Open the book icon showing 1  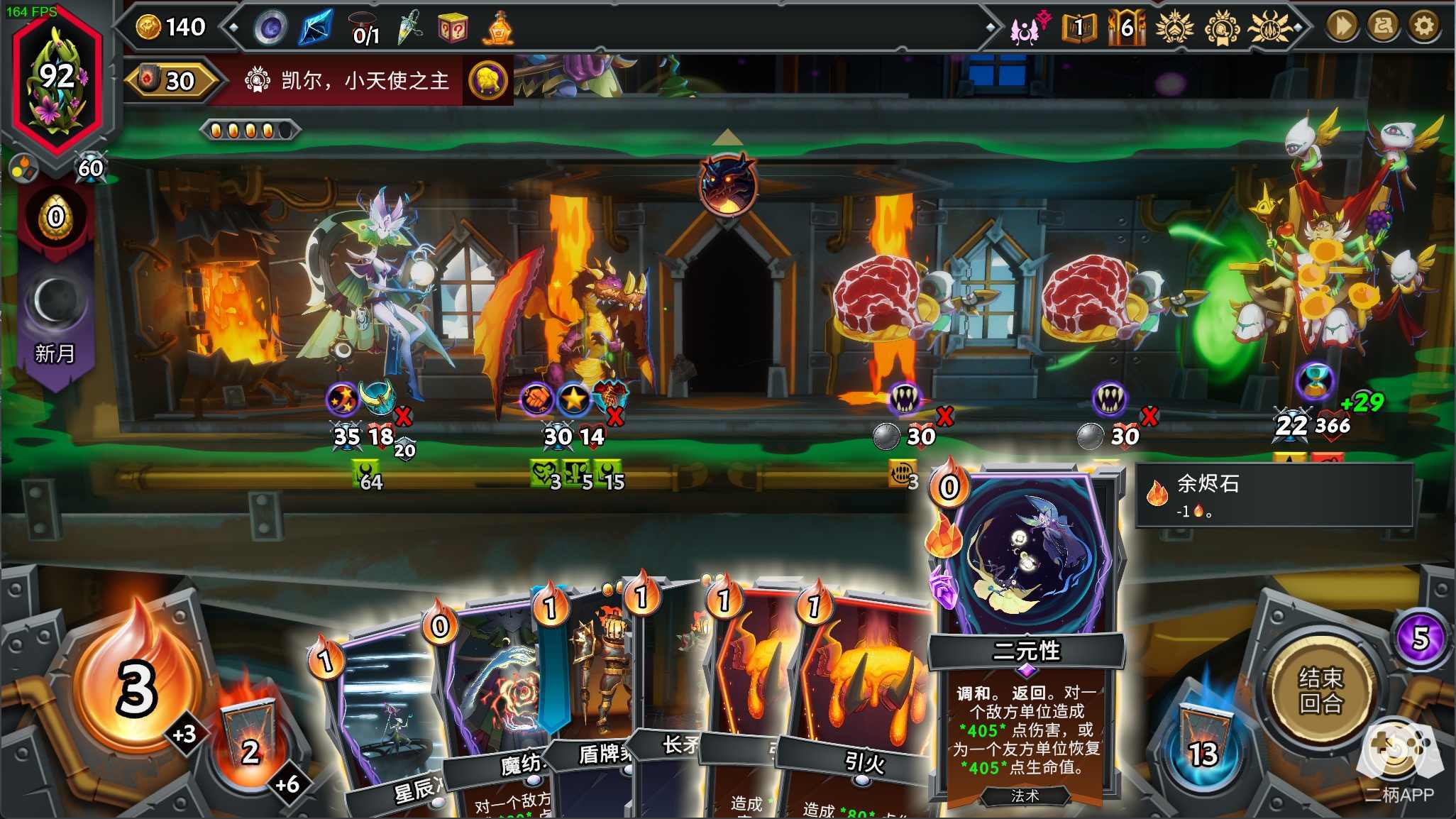click(1079, 28)
